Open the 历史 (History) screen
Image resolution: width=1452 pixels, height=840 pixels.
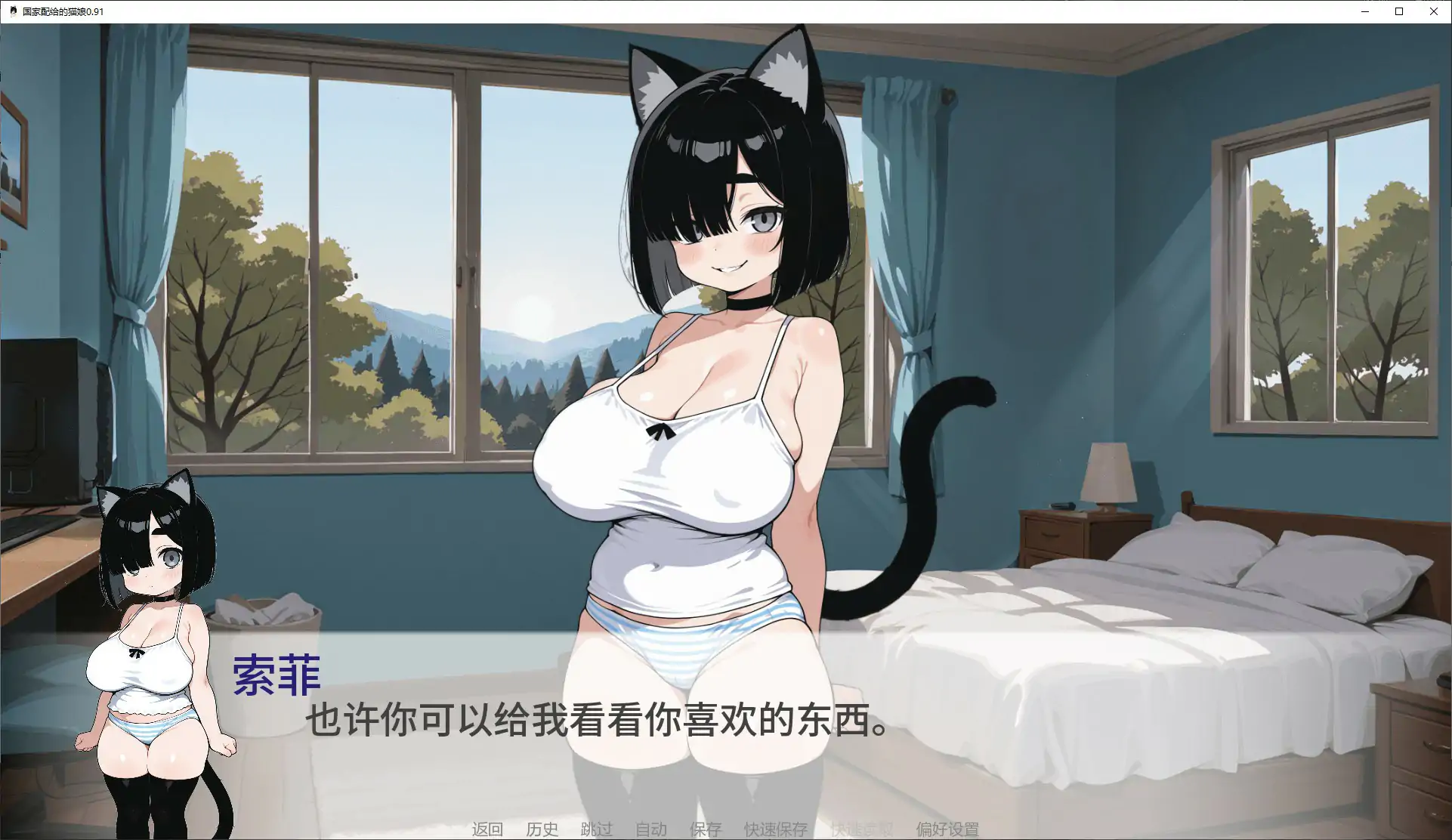coord(542,829)
